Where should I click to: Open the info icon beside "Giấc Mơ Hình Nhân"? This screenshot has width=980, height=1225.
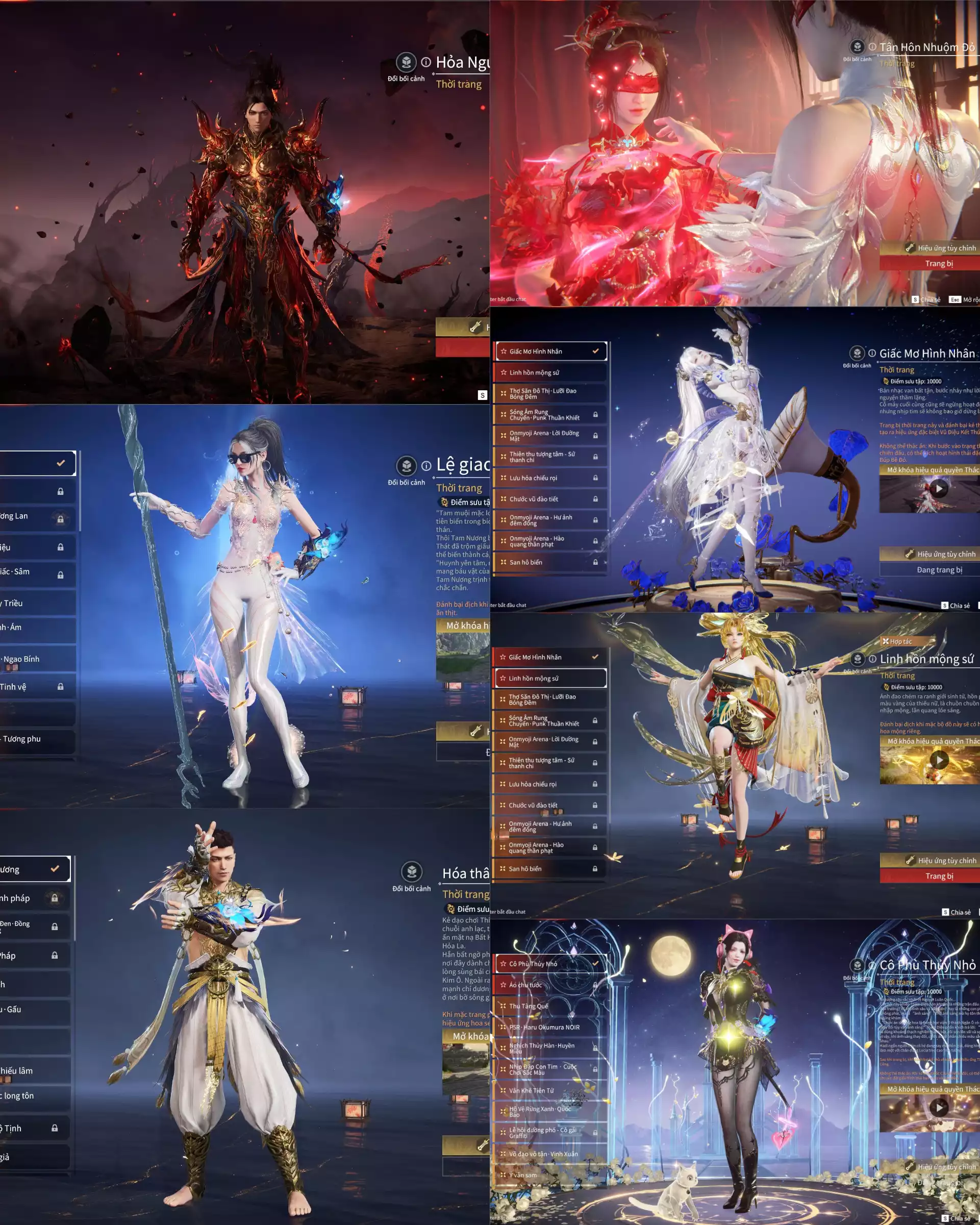click(x=873, y=354)
